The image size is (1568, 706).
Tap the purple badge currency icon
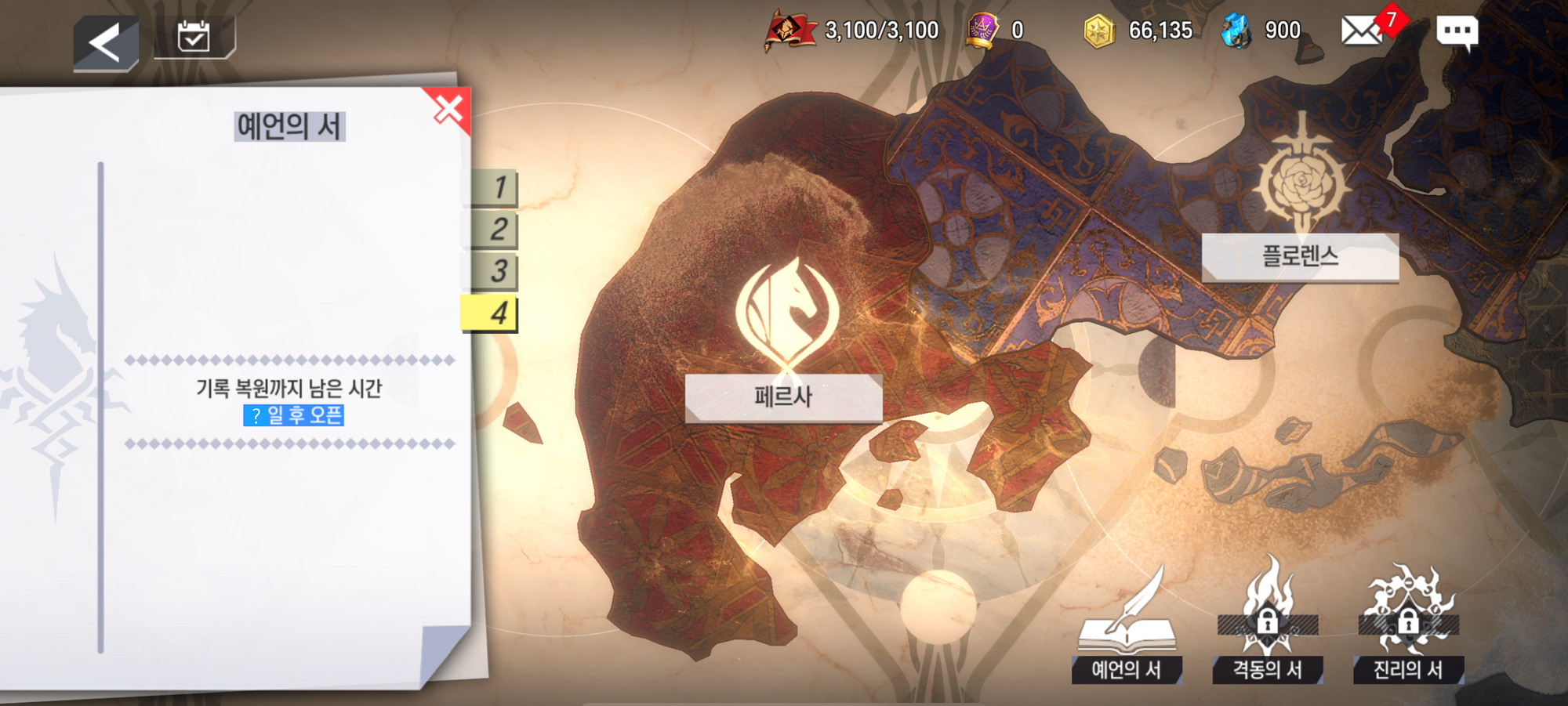click(982, 31)
